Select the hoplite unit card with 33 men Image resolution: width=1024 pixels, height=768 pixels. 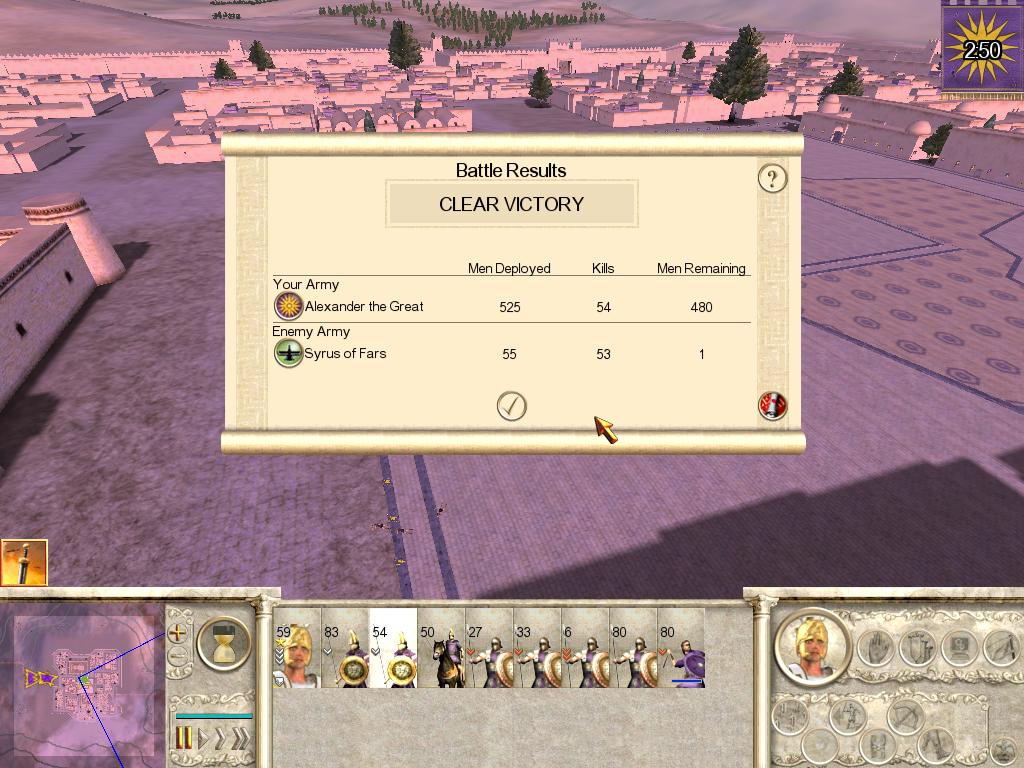(537, 655)
